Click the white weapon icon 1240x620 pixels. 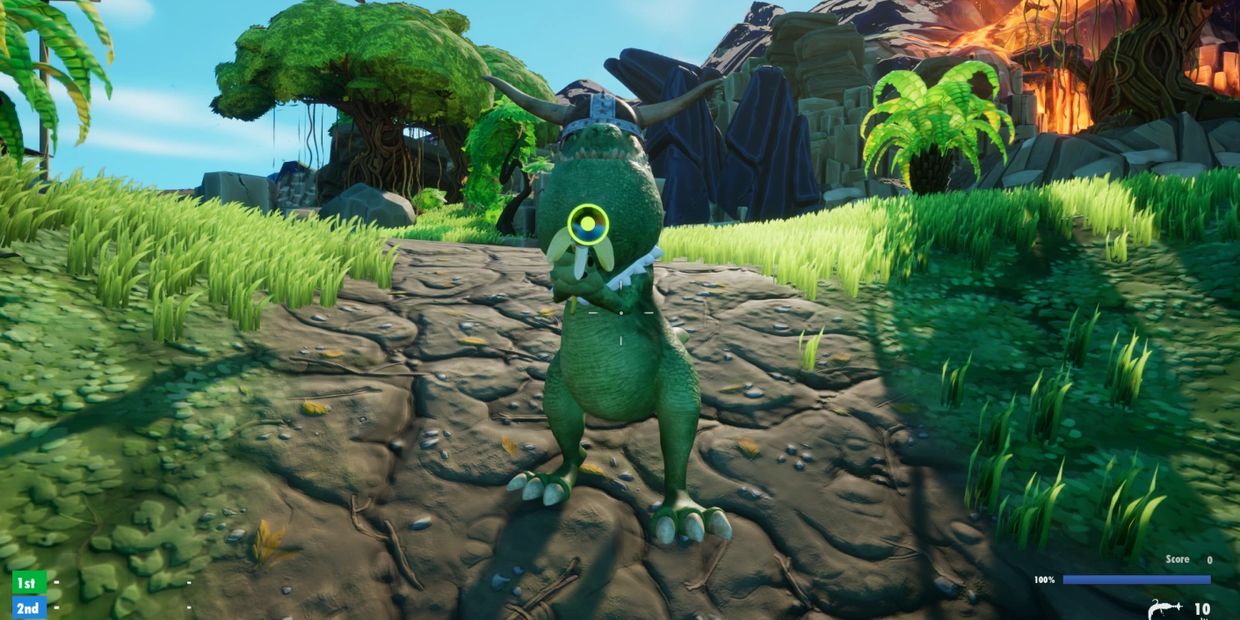point(1166,608)
